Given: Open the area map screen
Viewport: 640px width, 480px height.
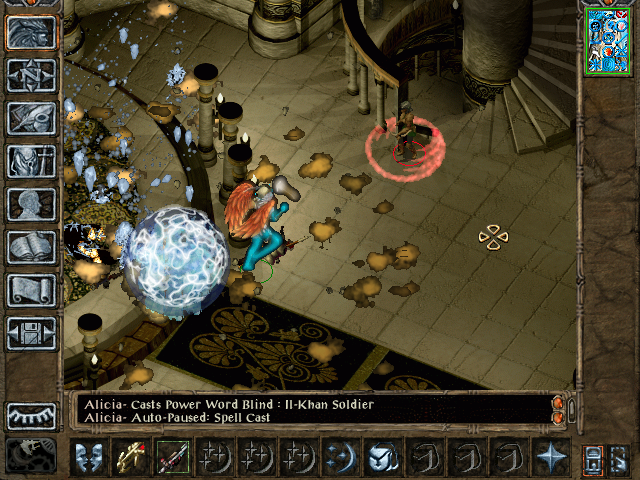Looking at the screenshot, I should coord(31,76).
